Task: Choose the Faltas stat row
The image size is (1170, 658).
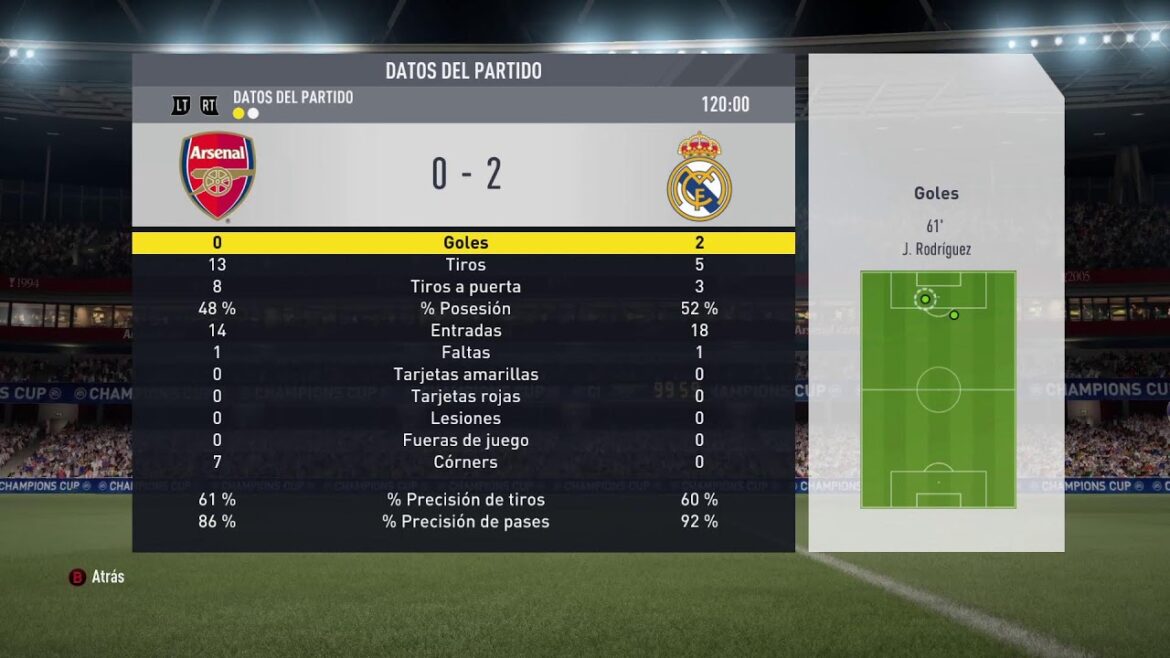Action: tap(465, 353)
